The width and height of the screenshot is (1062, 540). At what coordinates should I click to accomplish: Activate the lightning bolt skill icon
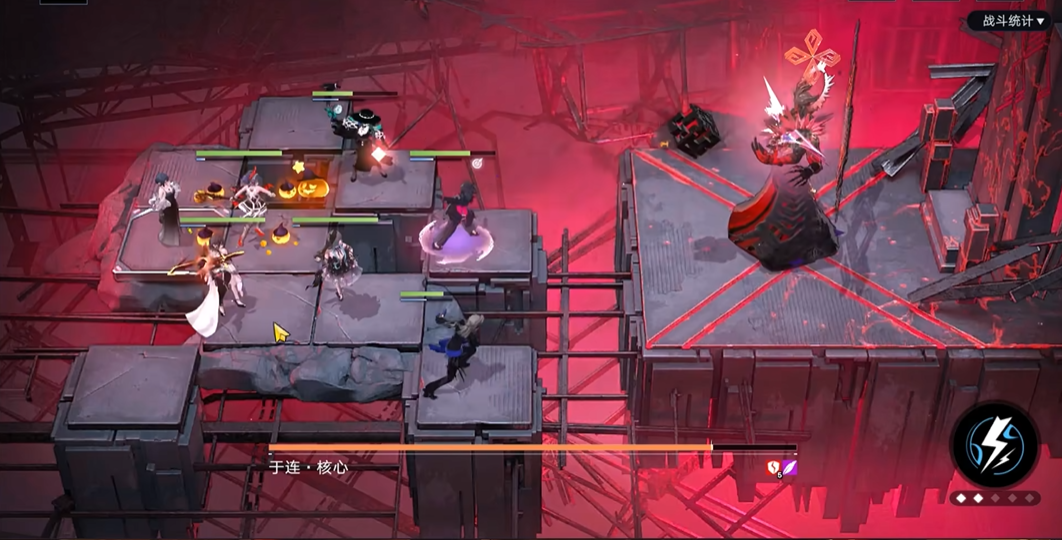pyautogui.click(x=995, y=445)
